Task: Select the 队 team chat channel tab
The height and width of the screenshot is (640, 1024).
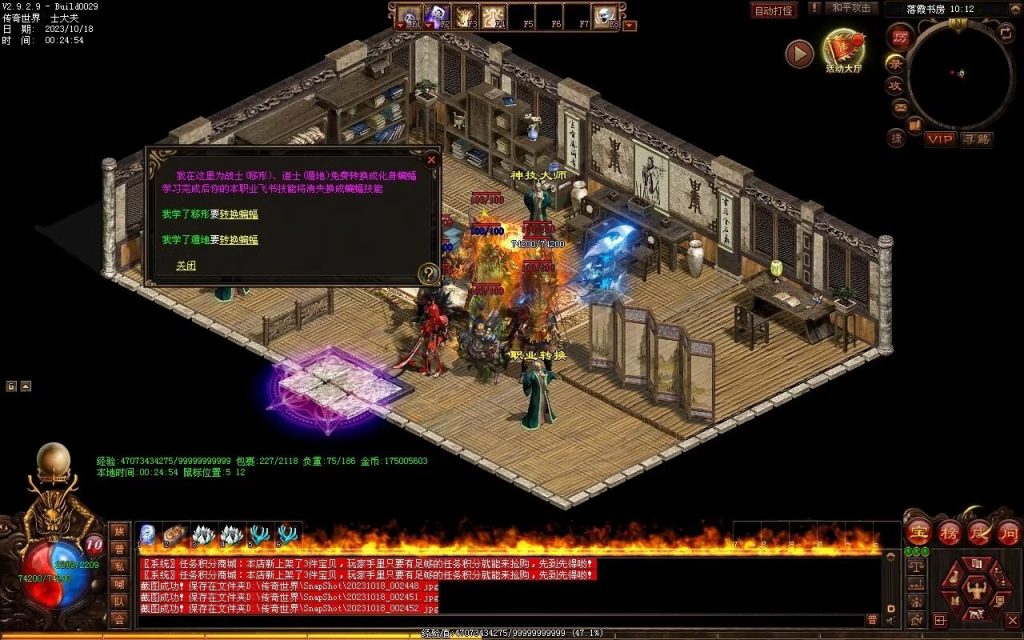Action: [119, 602]
